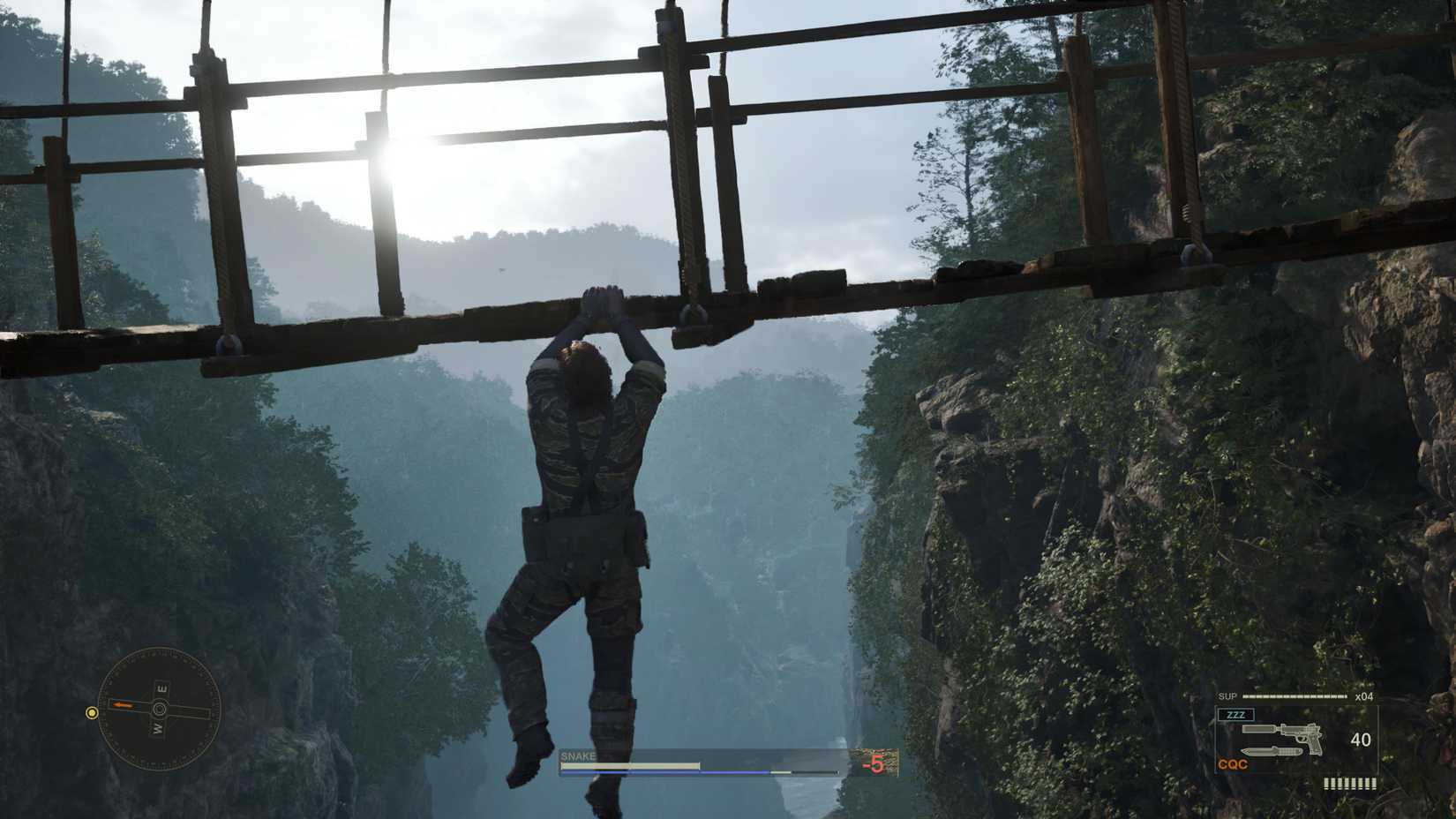Click Snake's white health bar

point(626,765)
